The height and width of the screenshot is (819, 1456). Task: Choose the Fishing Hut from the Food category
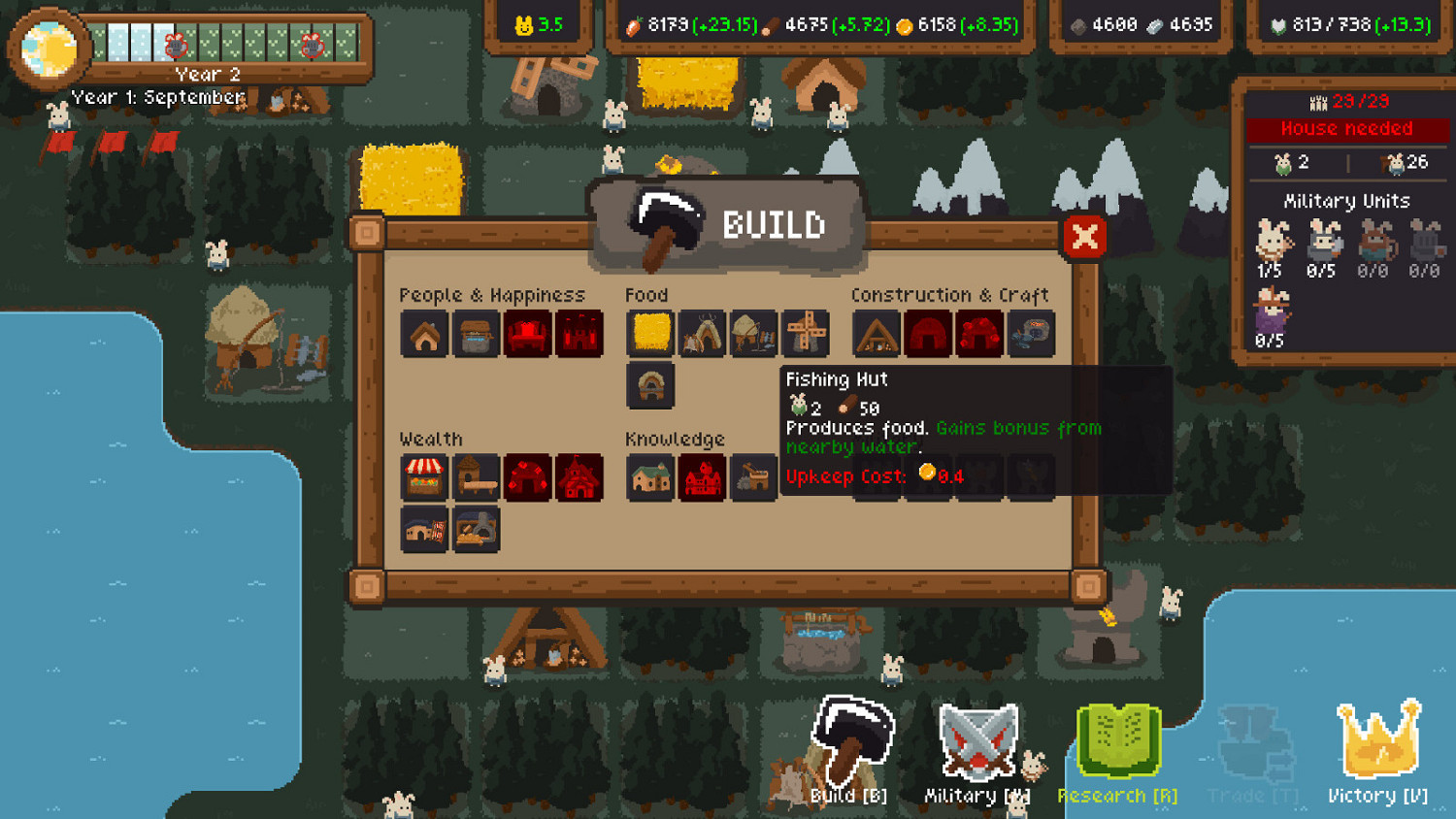click(x=752, y=333)
